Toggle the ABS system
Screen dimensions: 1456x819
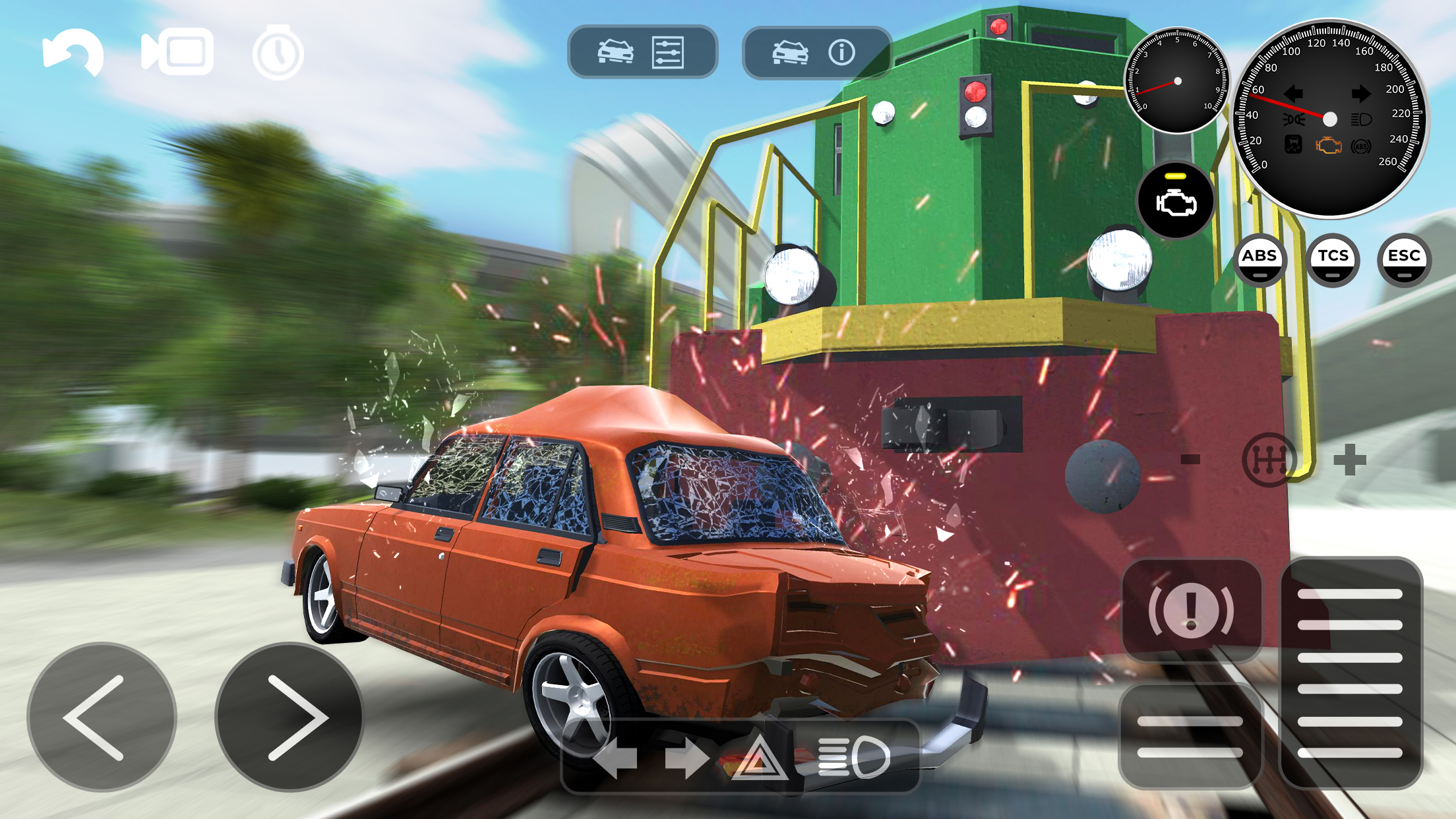1260,259
